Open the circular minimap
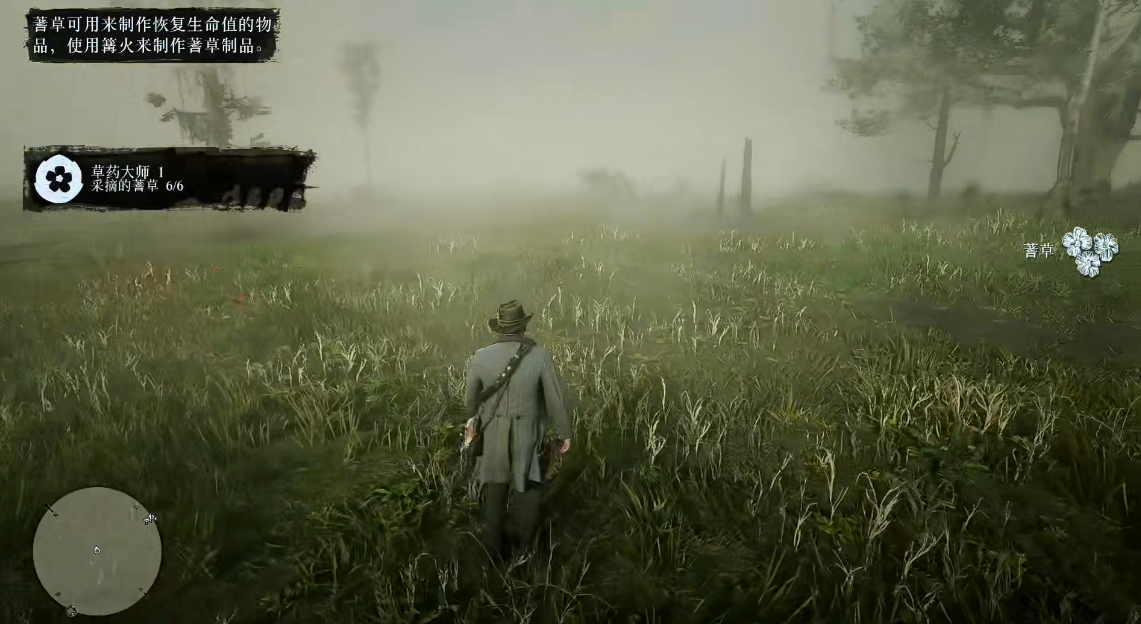Image resolution: width=1141 pixels, height=624 pixels. (x=97, y=551)
